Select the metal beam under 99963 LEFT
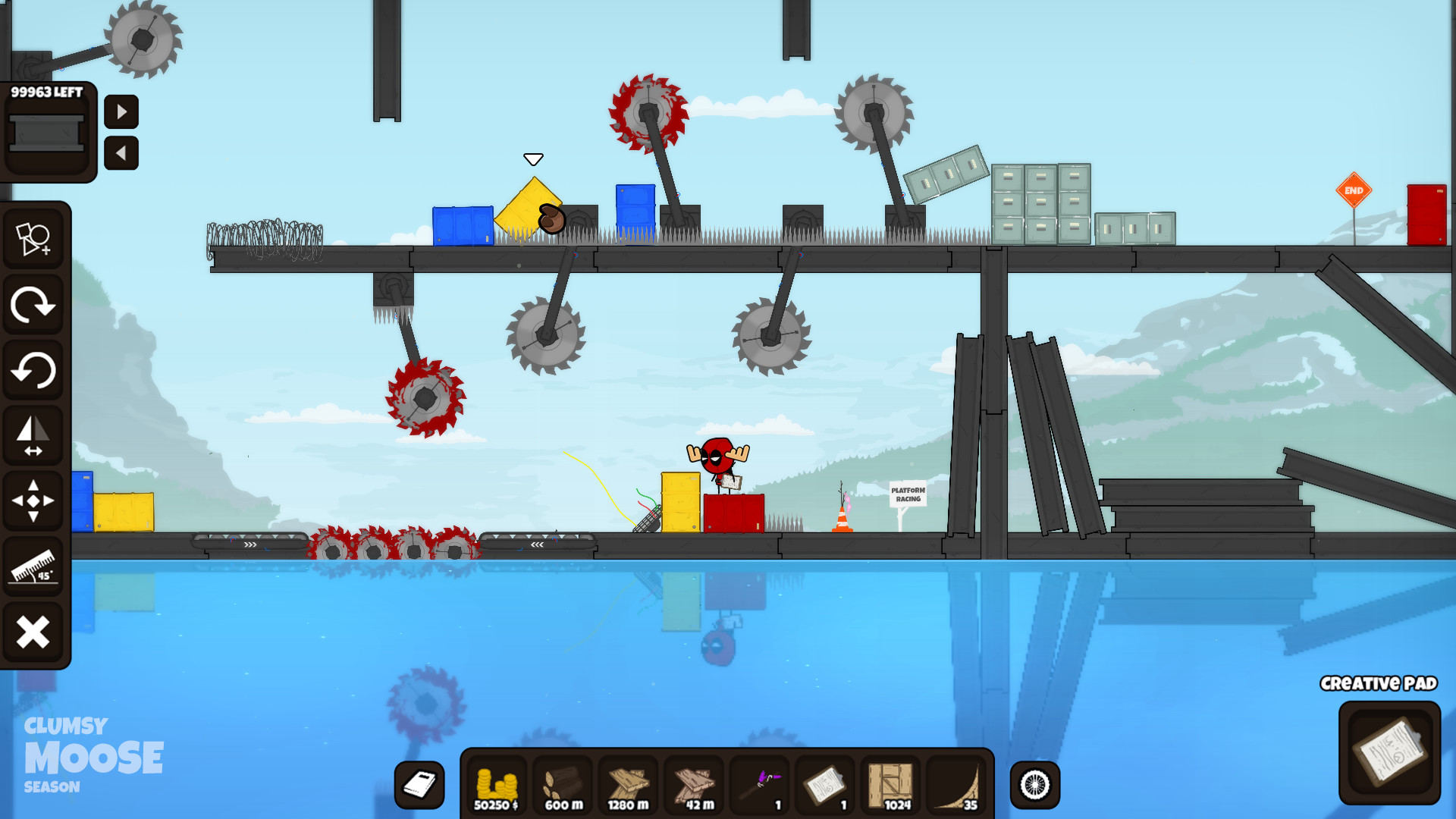1456x819 pixels. 47,130
